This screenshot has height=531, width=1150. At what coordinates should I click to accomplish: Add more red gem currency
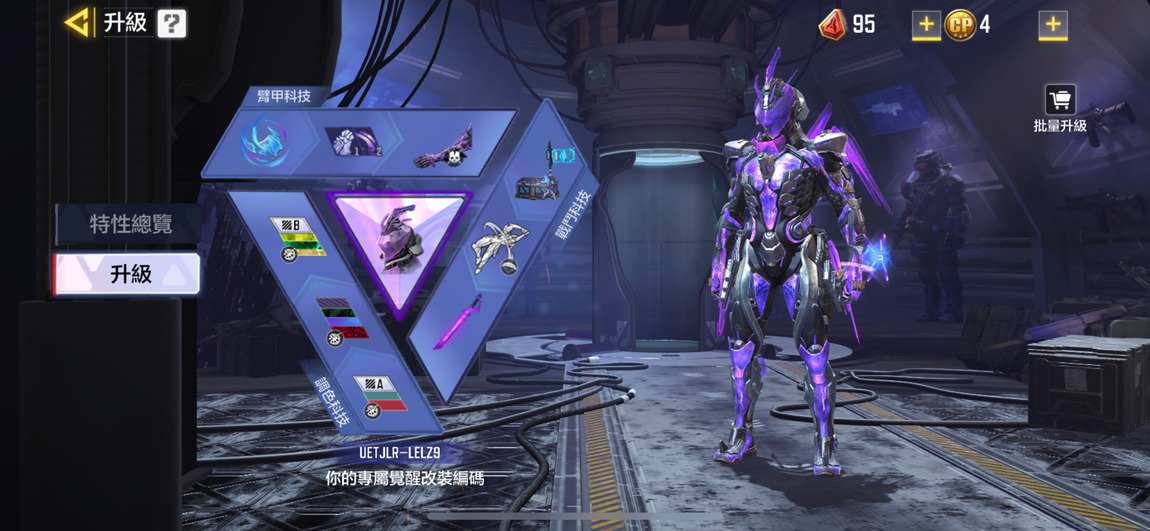[925, 25]
